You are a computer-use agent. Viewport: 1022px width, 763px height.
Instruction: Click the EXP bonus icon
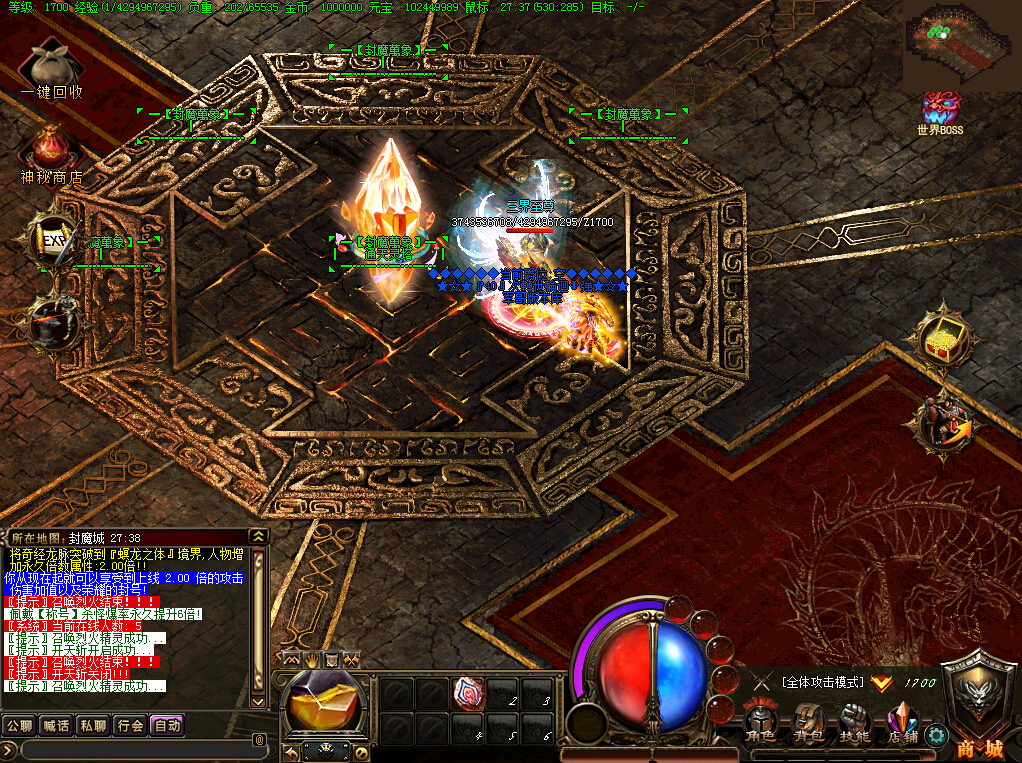point(52,239)
